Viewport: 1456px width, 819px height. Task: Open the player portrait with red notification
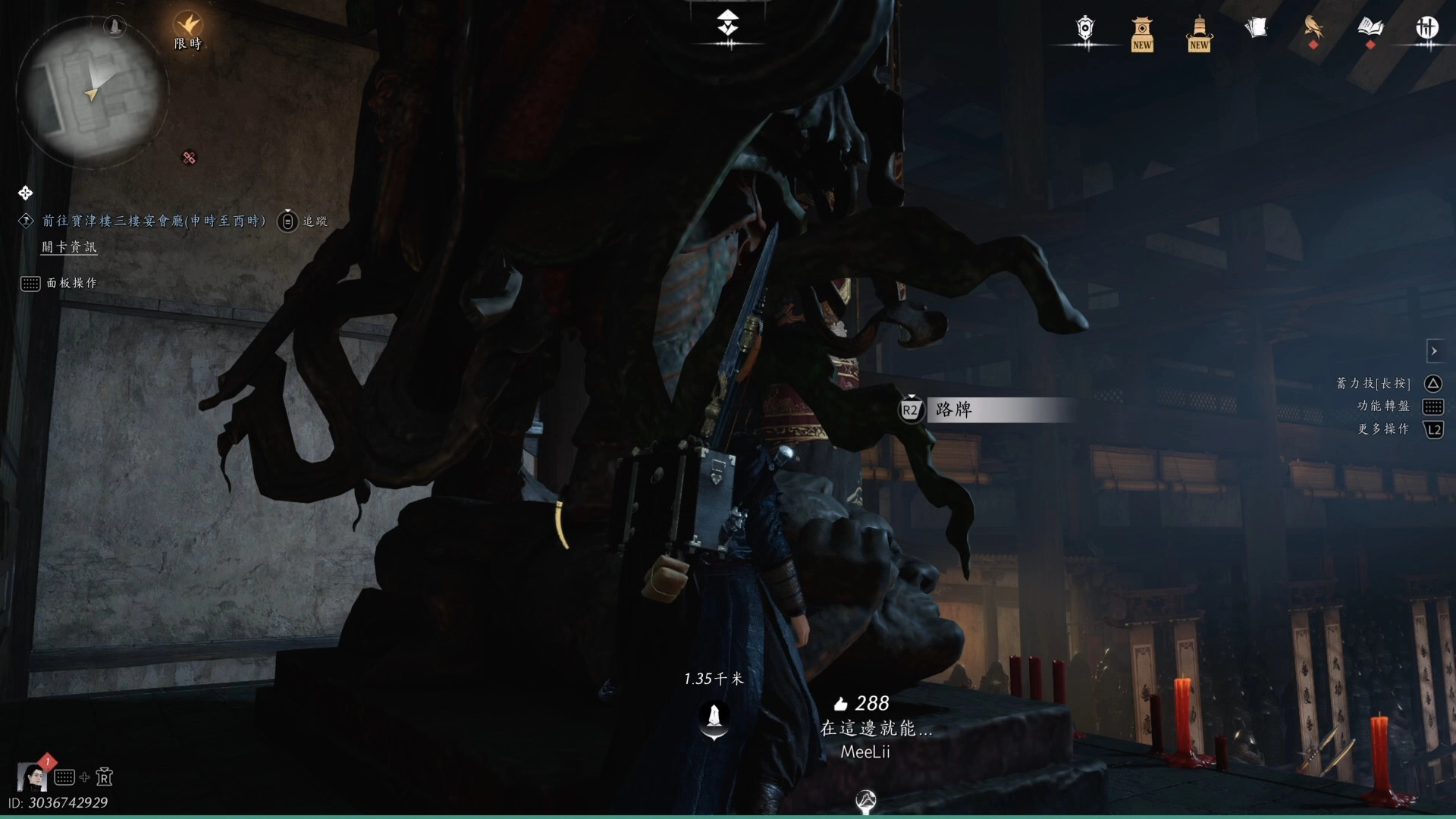click(32, 776)
